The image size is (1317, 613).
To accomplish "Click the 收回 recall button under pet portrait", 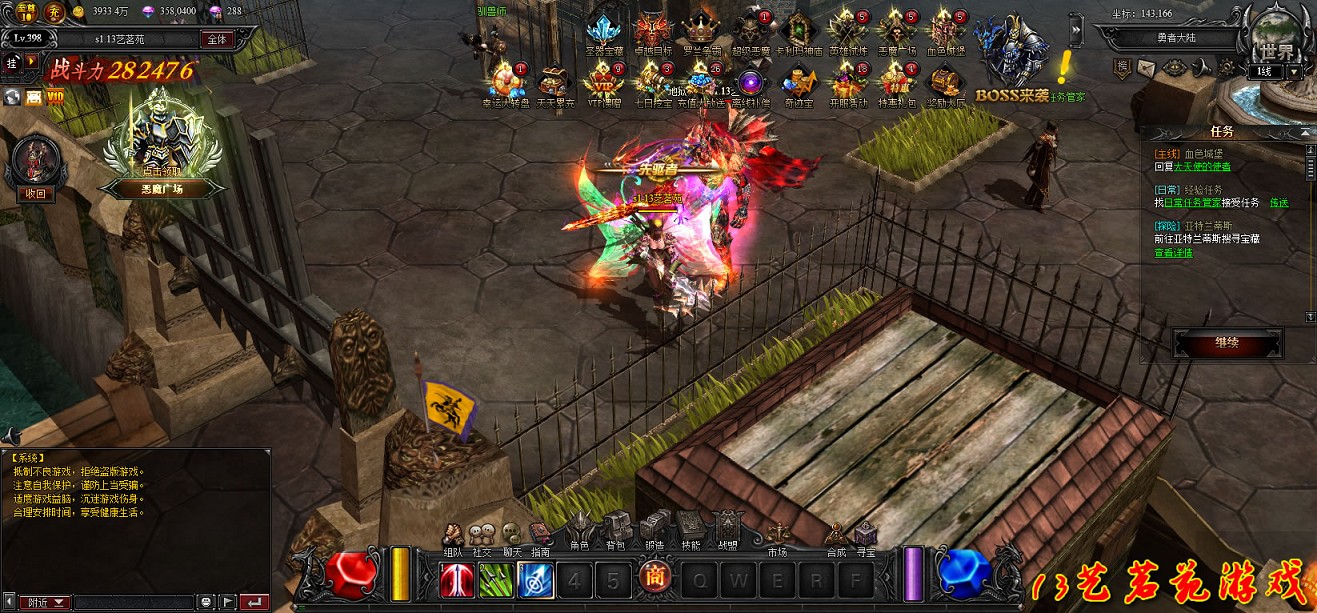I will click(x=36, y=194).
